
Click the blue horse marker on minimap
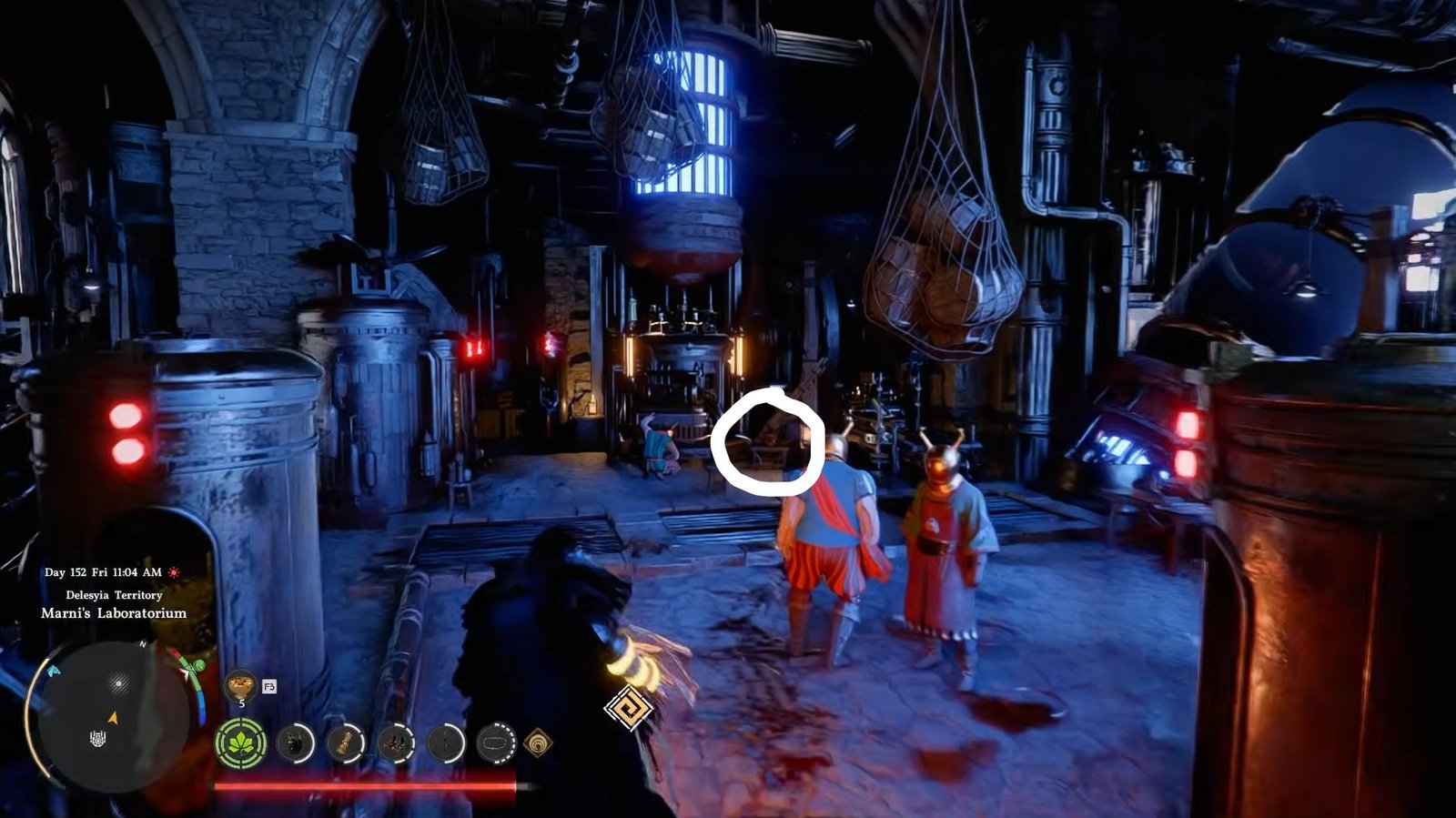53,671
